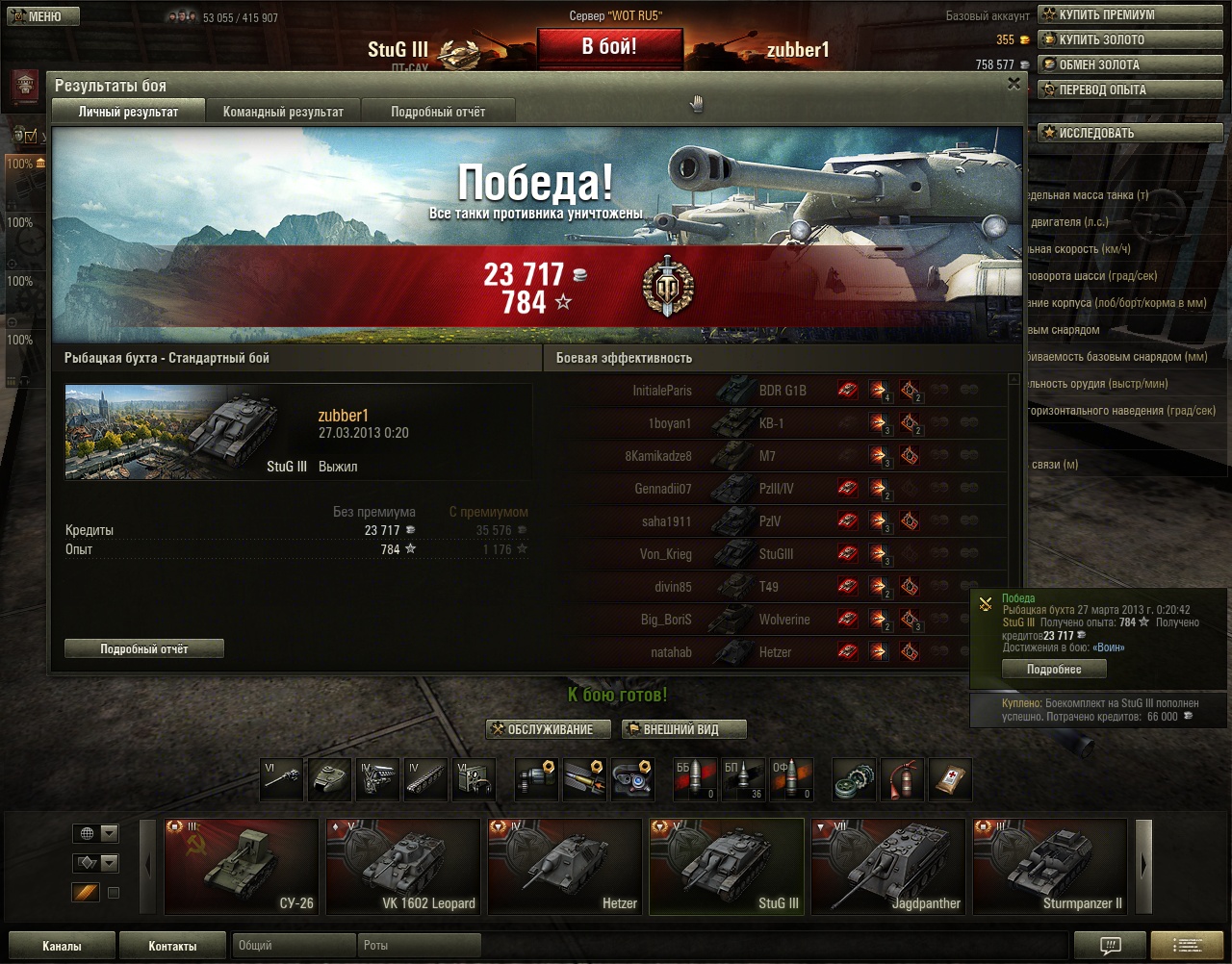This screenshot has height=964, width=1232.
Task: Click Подробнее in the victory notification
Action: [x=1054, y=670]
